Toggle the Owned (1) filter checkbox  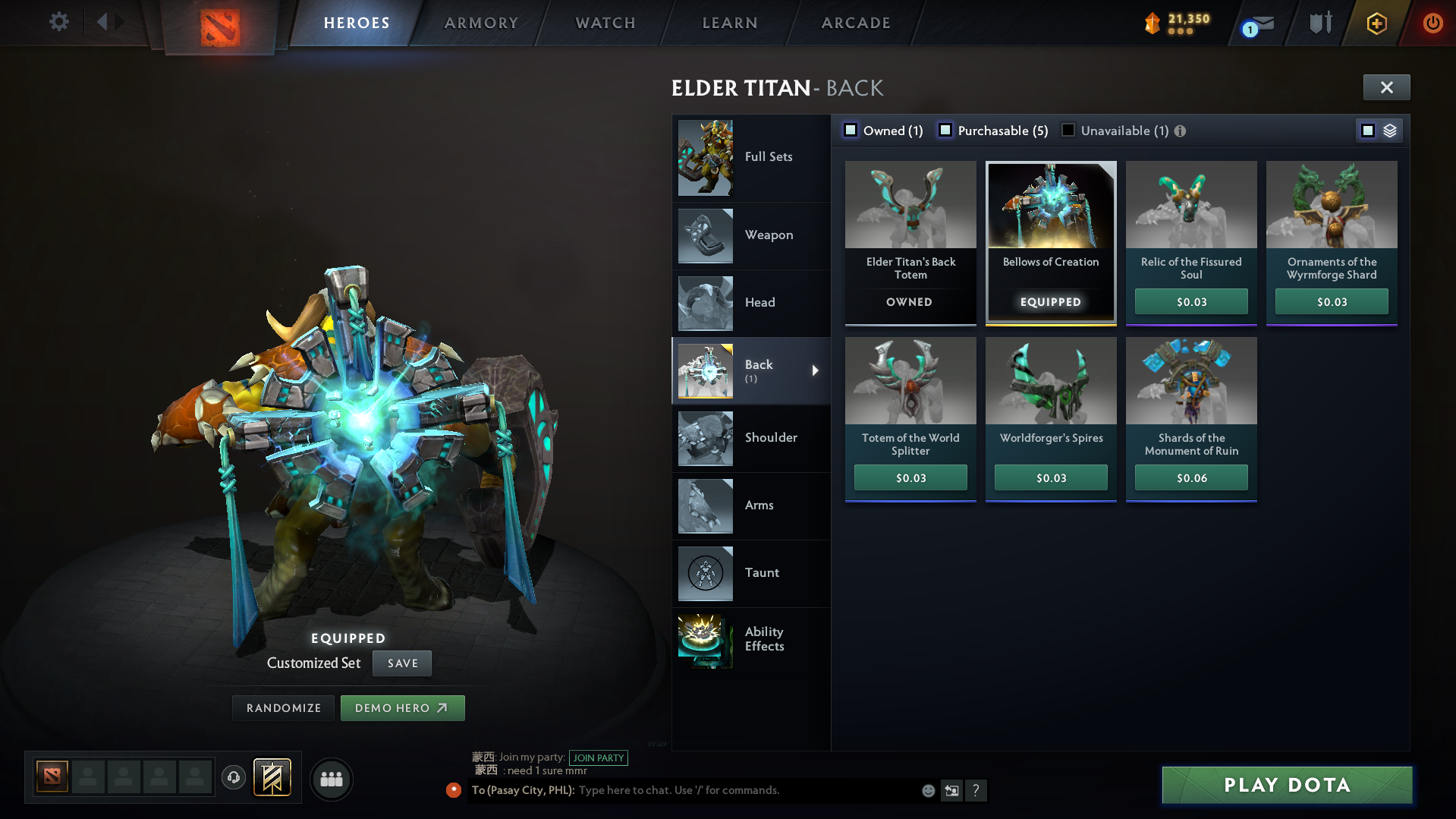851,130
